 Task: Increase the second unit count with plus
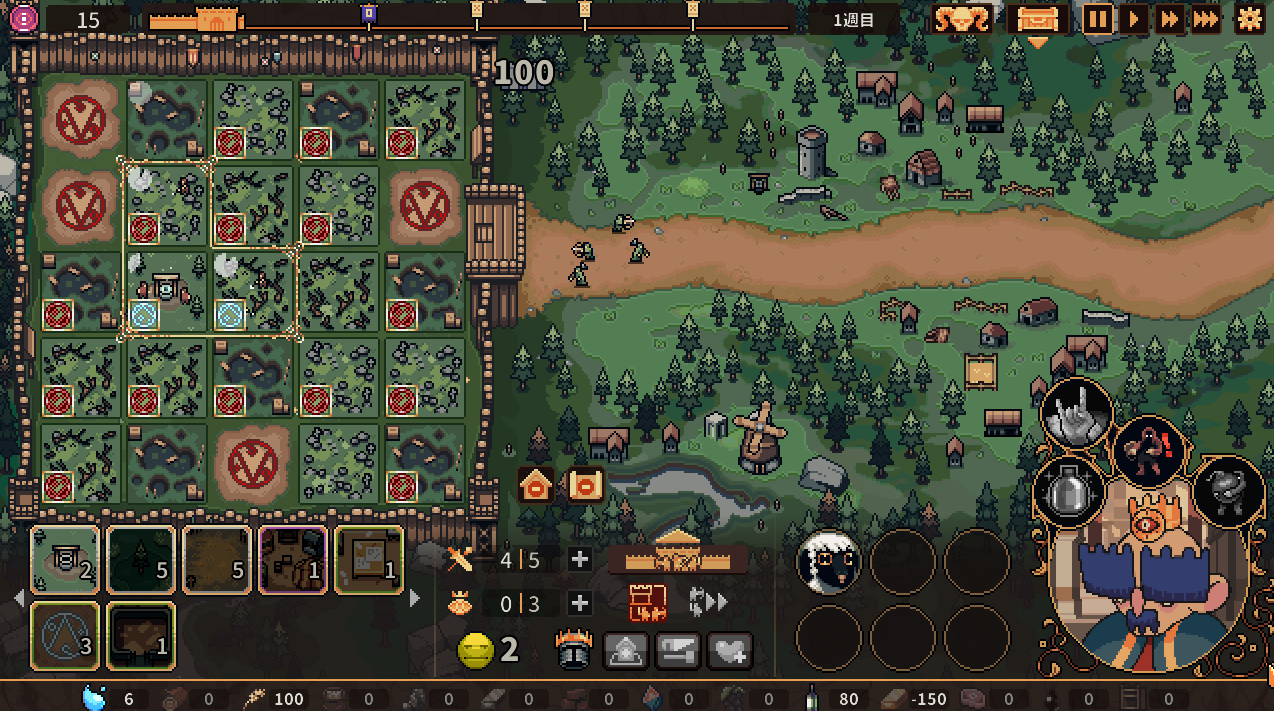(580, 603)
